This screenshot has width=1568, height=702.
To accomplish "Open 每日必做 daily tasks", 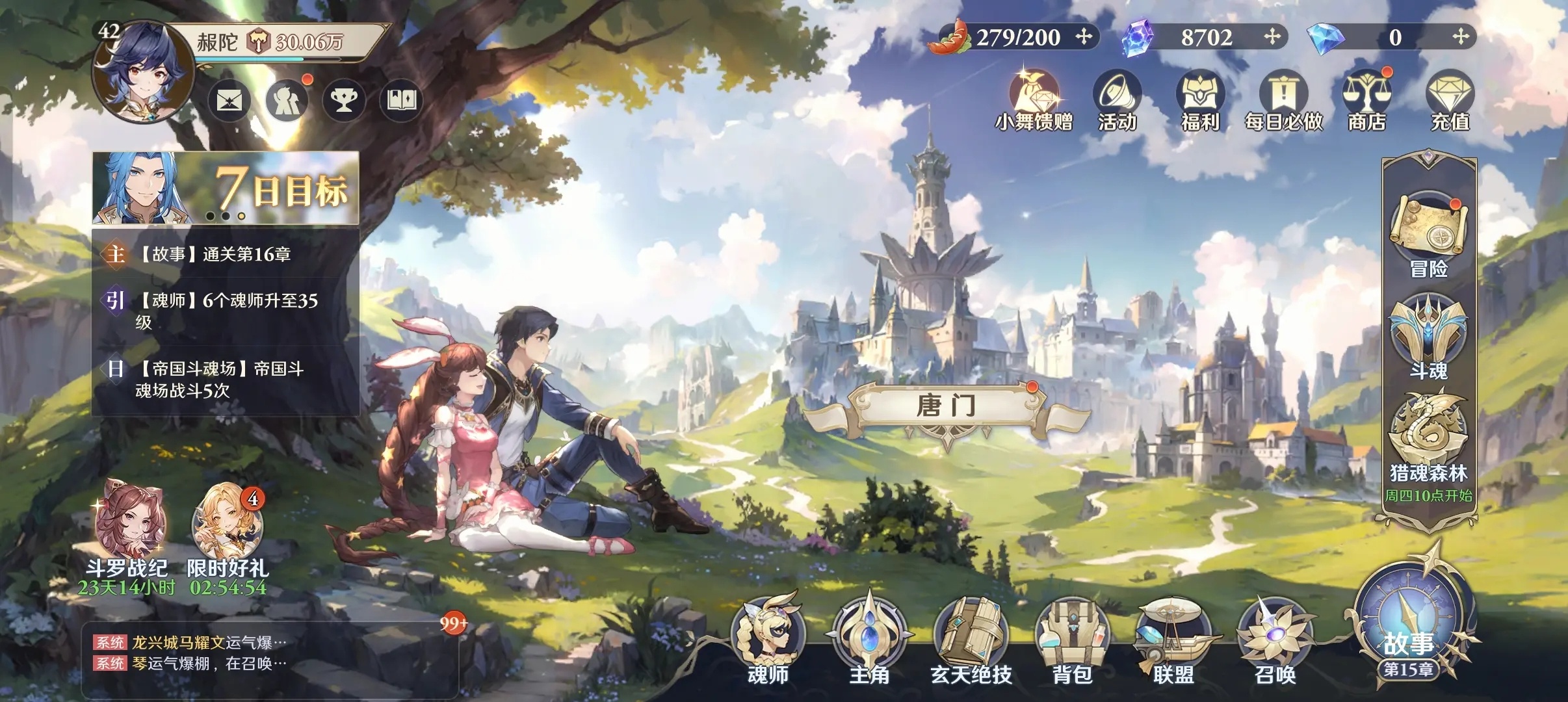I will (x=1283, y=101).
